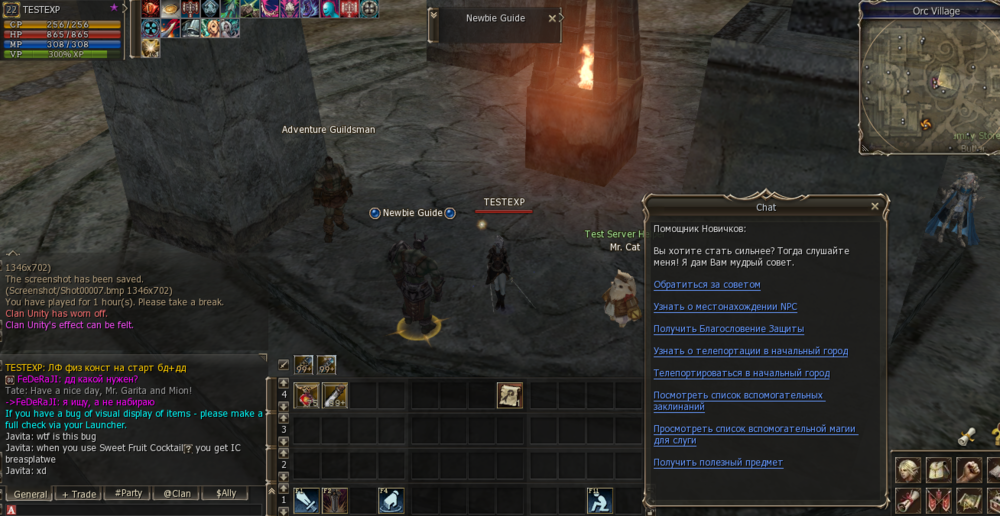Open the character face menu icon
Screen dimensions: 1000x516
[908, 469]
